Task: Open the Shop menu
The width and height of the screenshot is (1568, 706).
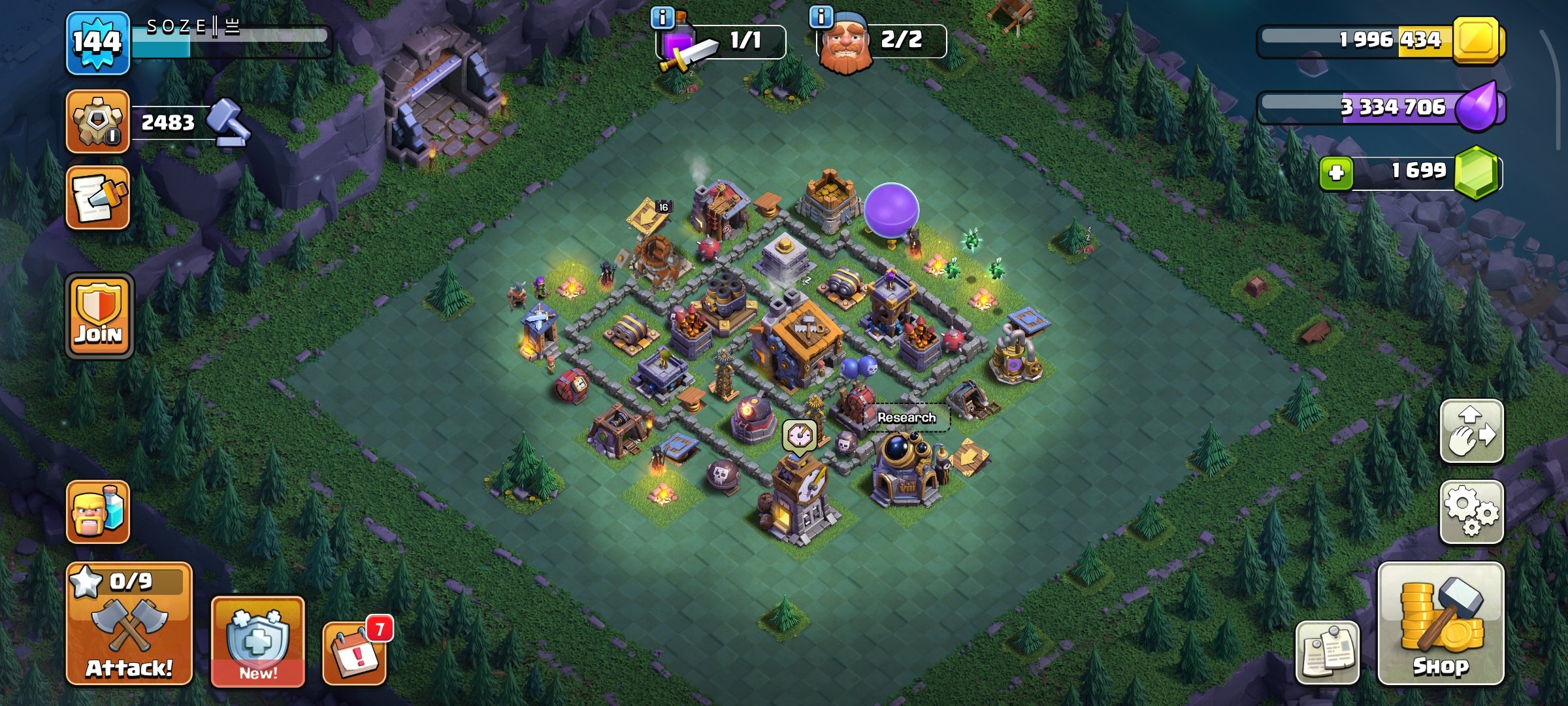Action: point(1441,623)
